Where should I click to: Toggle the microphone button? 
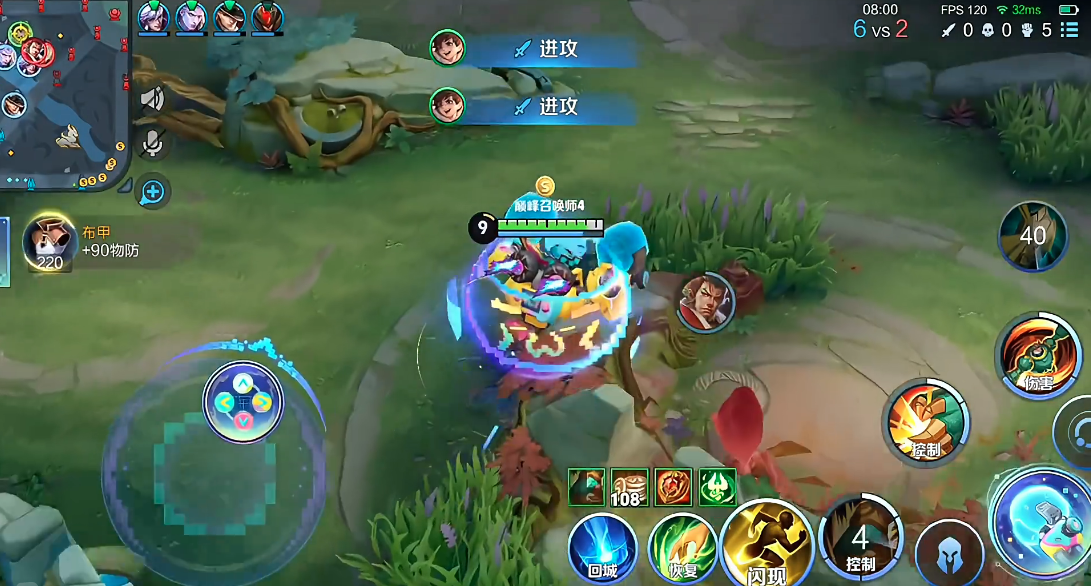tap(152, 143)
